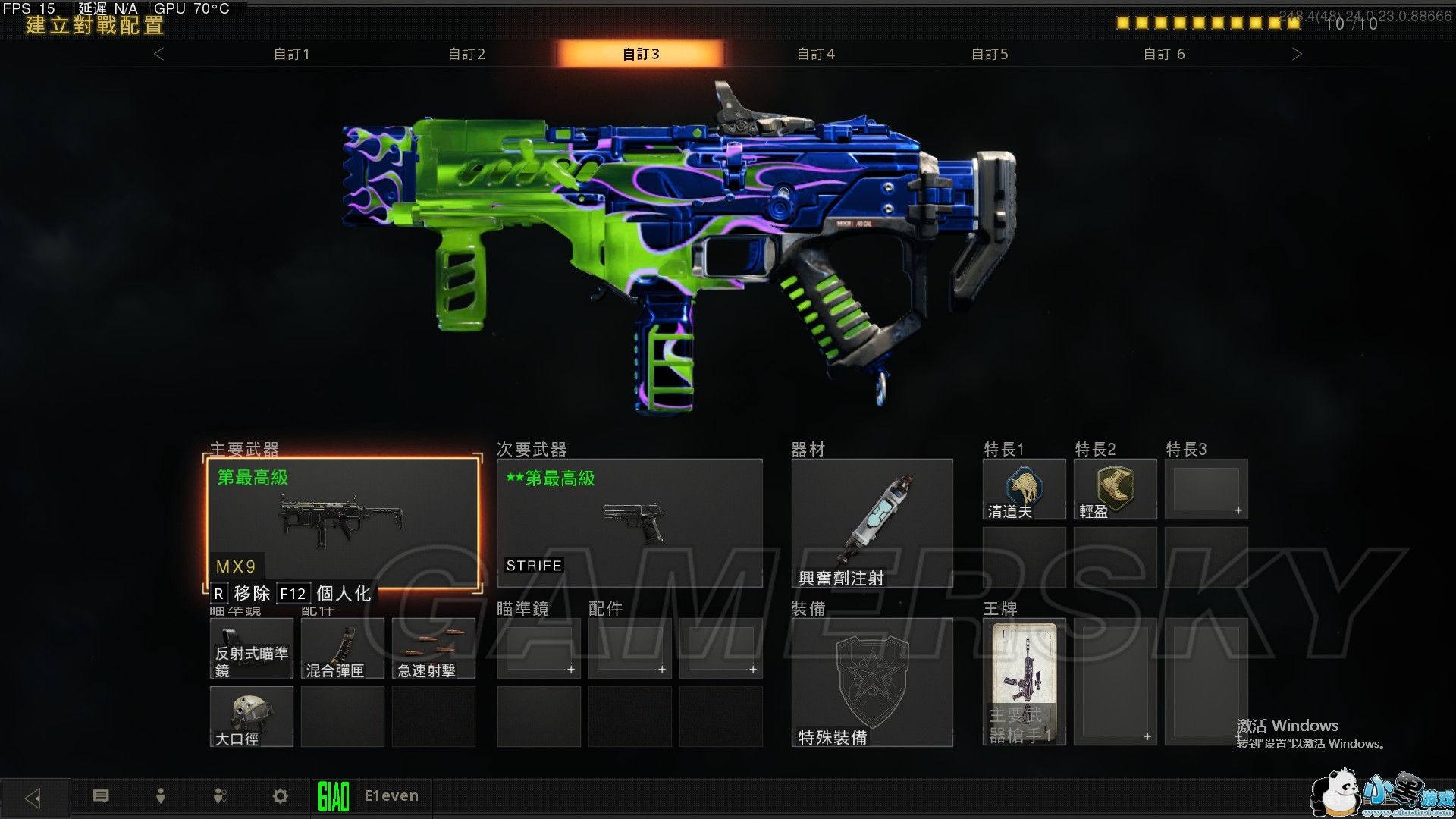Open the STRIFE secondary weapon slot
Screen dimensions: 1456x819
click(629, 522)
